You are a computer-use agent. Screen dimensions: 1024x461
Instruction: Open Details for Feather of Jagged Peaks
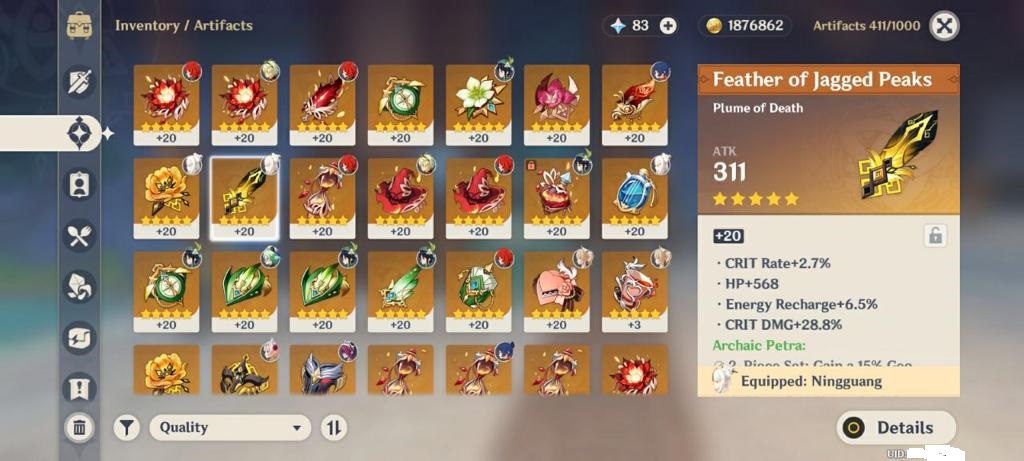click(895, 428)
